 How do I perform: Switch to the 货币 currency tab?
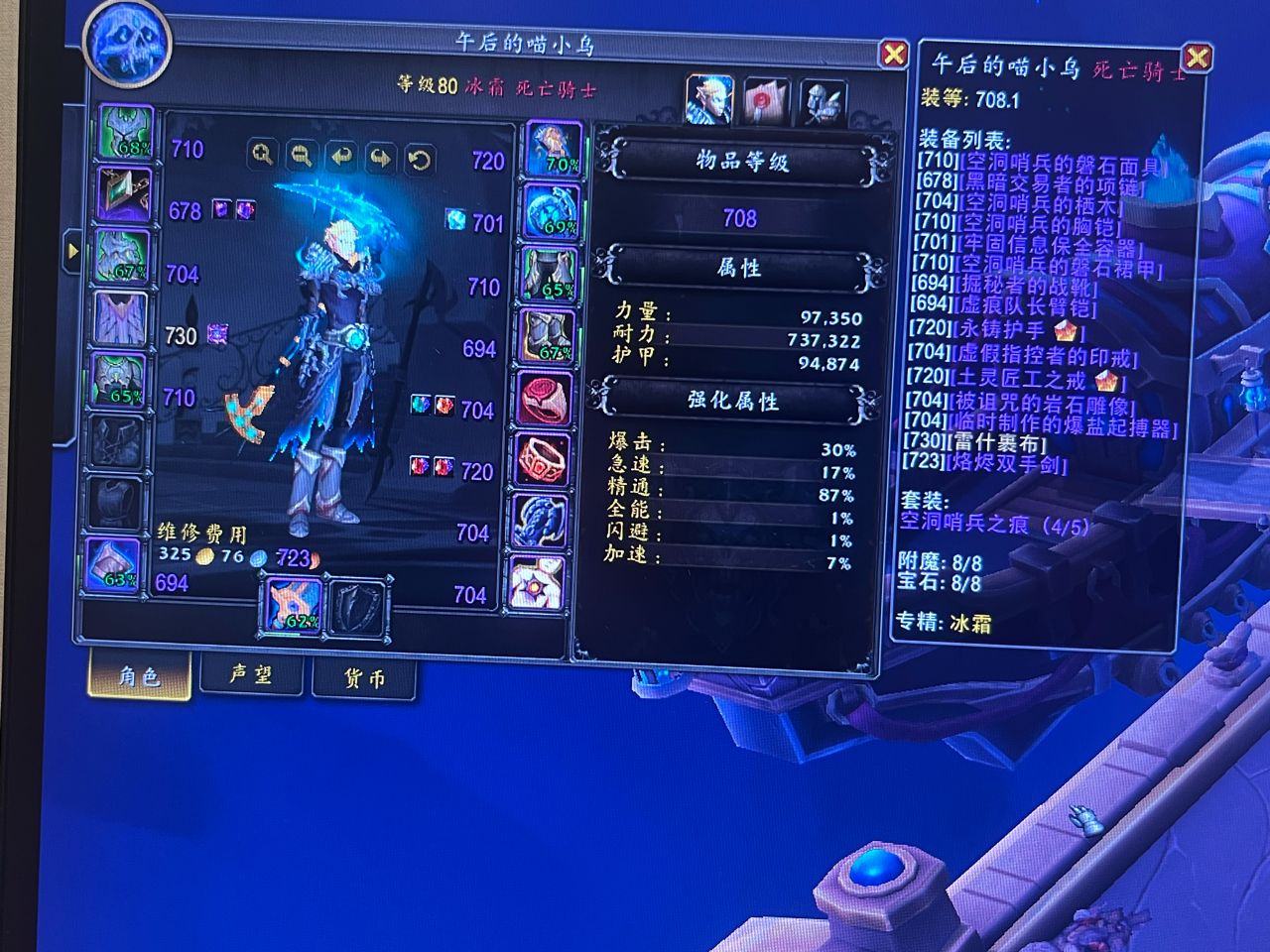tap(364, 675)
